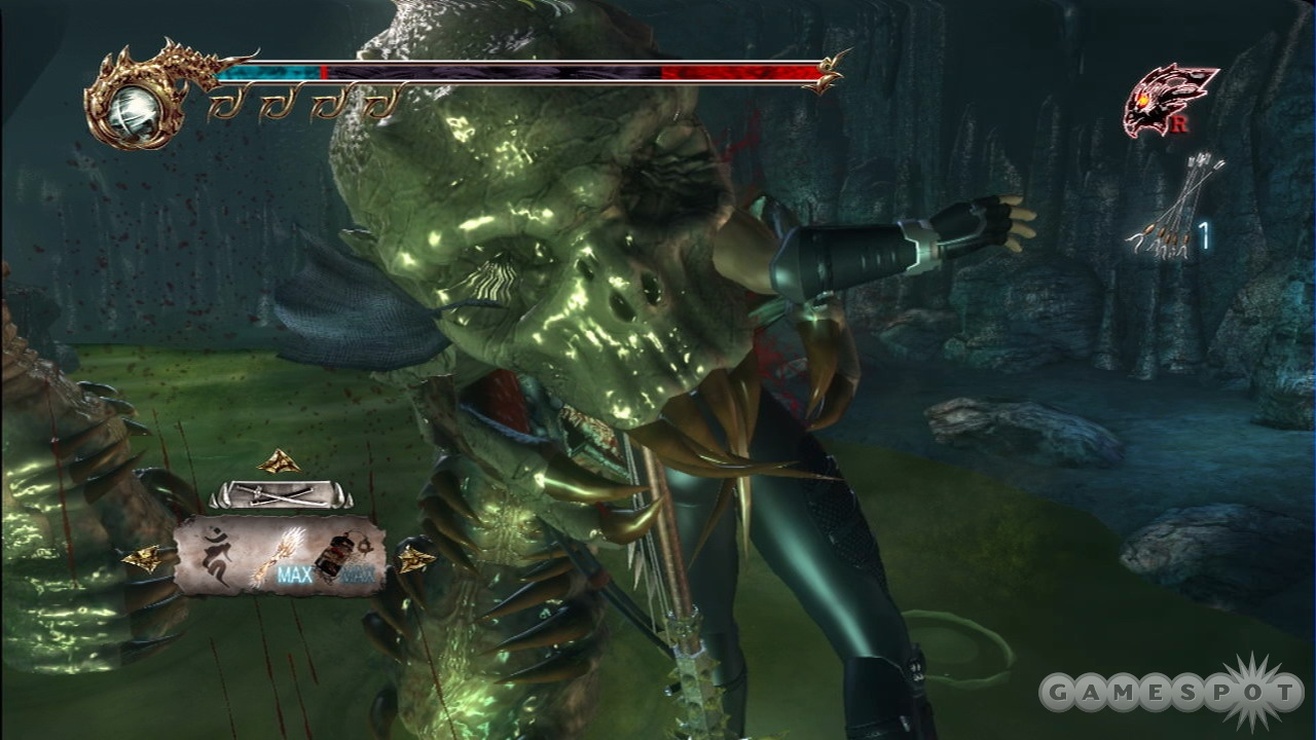1316x740 pixels.
Task: Select the crossed swords weapon slot
Action: [x=281, y=494]
